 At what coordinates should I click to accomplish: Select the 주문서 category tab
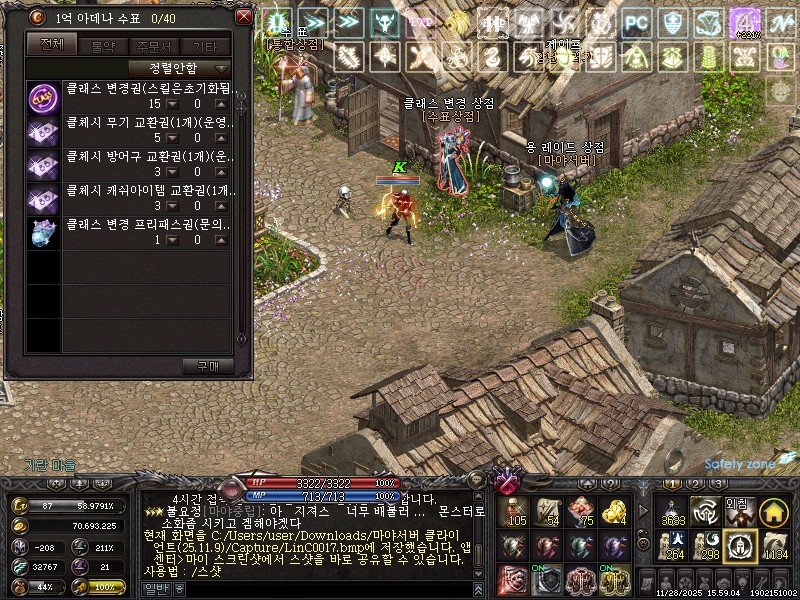(x=153, y=44)
